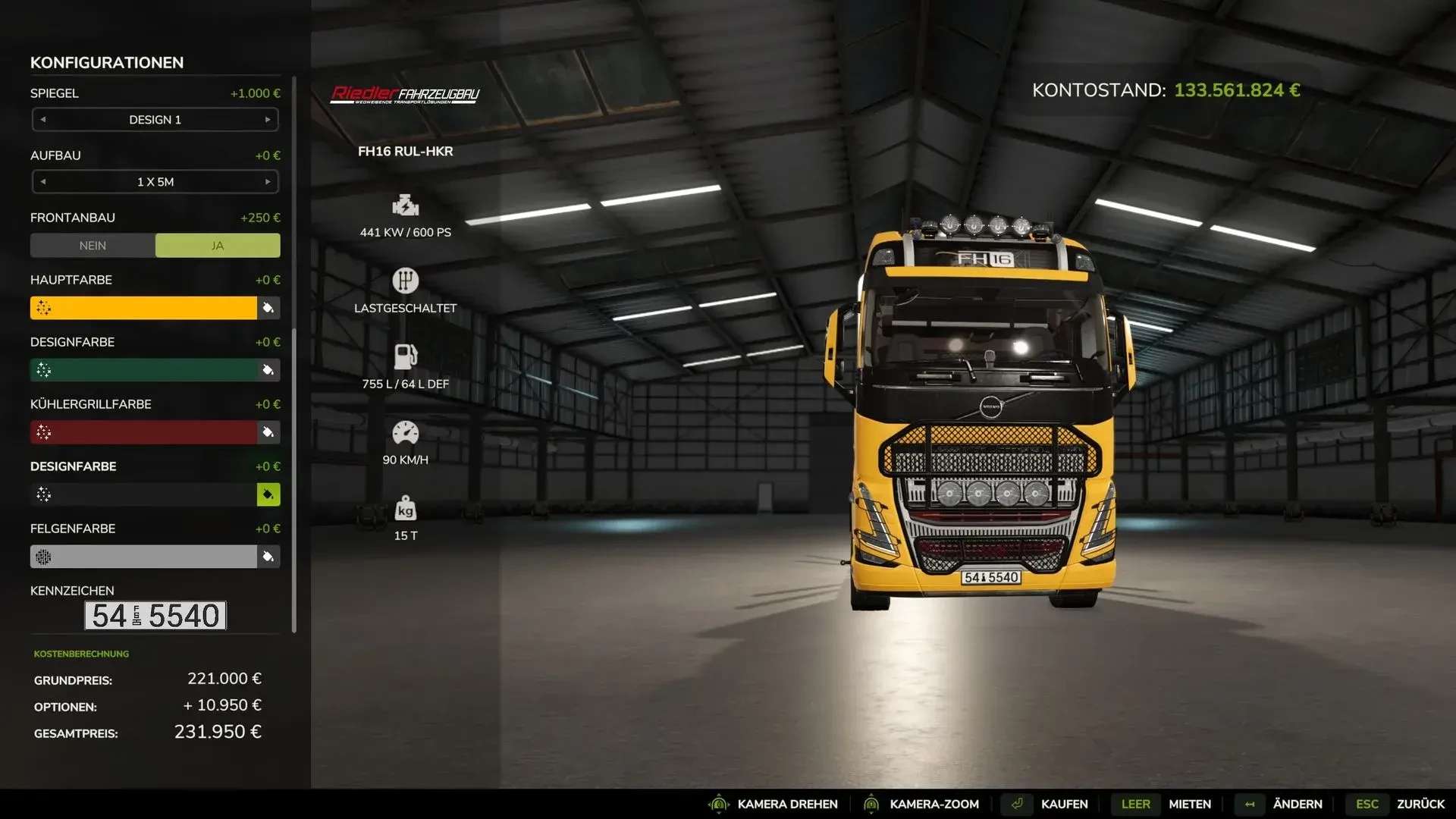Open the grey Felgenfarbe color bar
This screenshot has height=819, width=1456.
[143, 557]
